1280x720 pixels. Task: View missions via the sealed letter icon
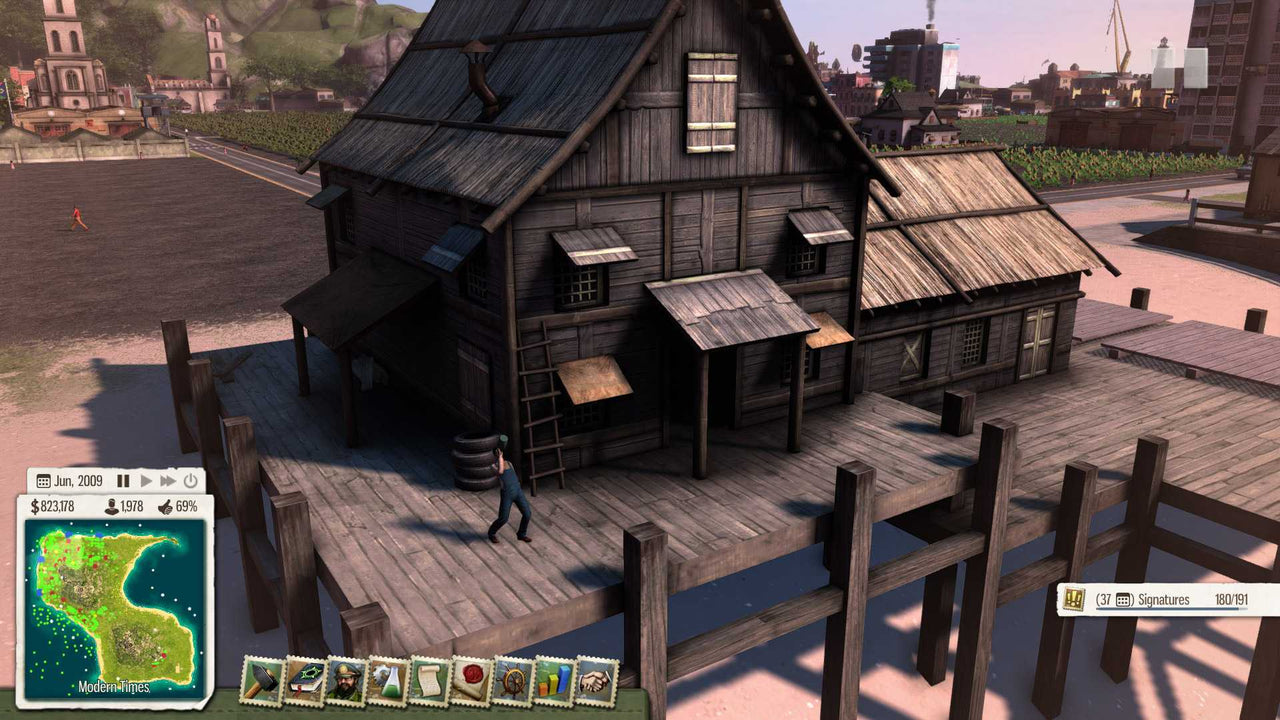pyautogui.click(x=470, y=682)
